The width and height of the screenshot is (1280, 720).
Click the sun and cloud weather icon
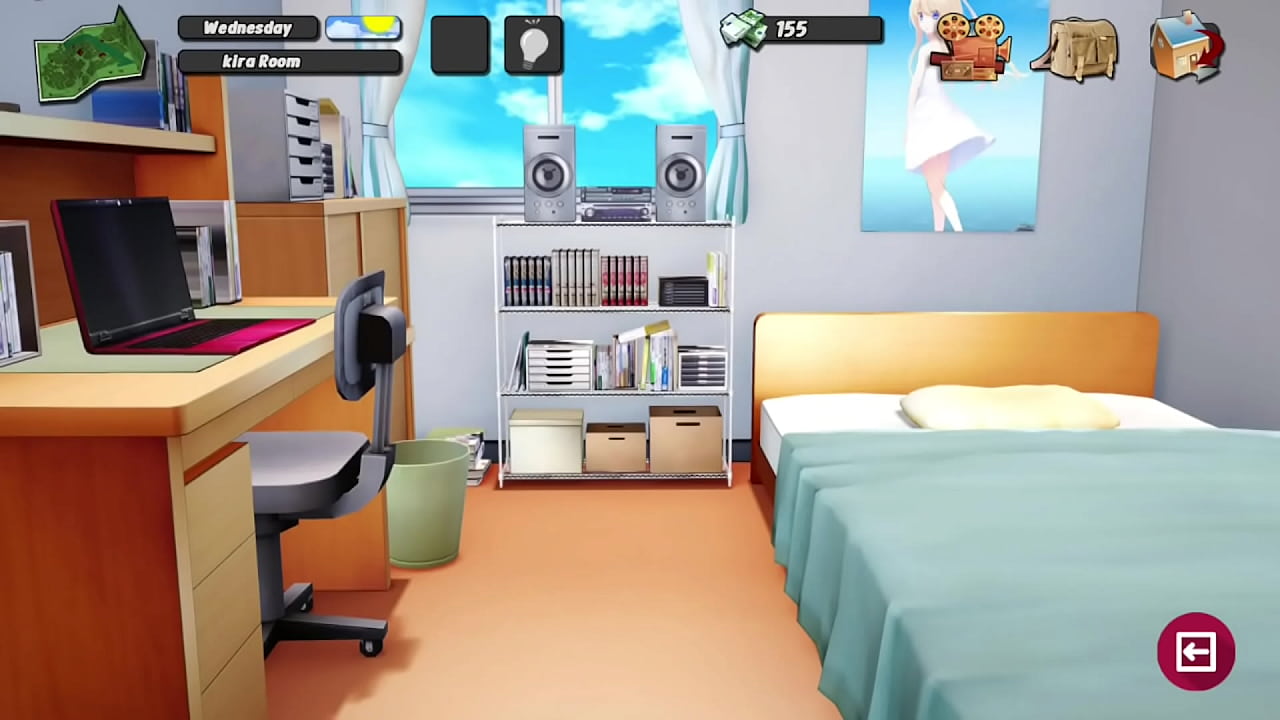pos(362,27)
